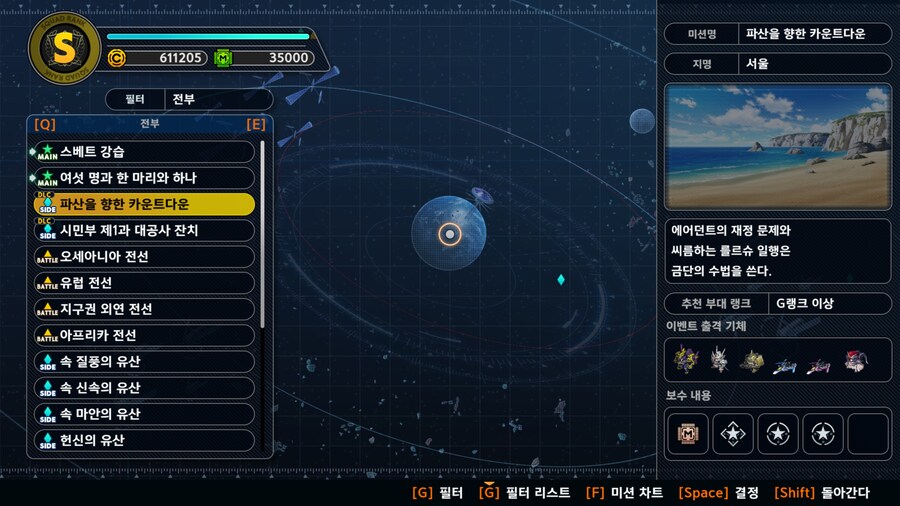This screenshot has width=900, height=506.
Task: Select the highlighted 파산을 향한 카운트다운 mission
Action: [145, 204]
